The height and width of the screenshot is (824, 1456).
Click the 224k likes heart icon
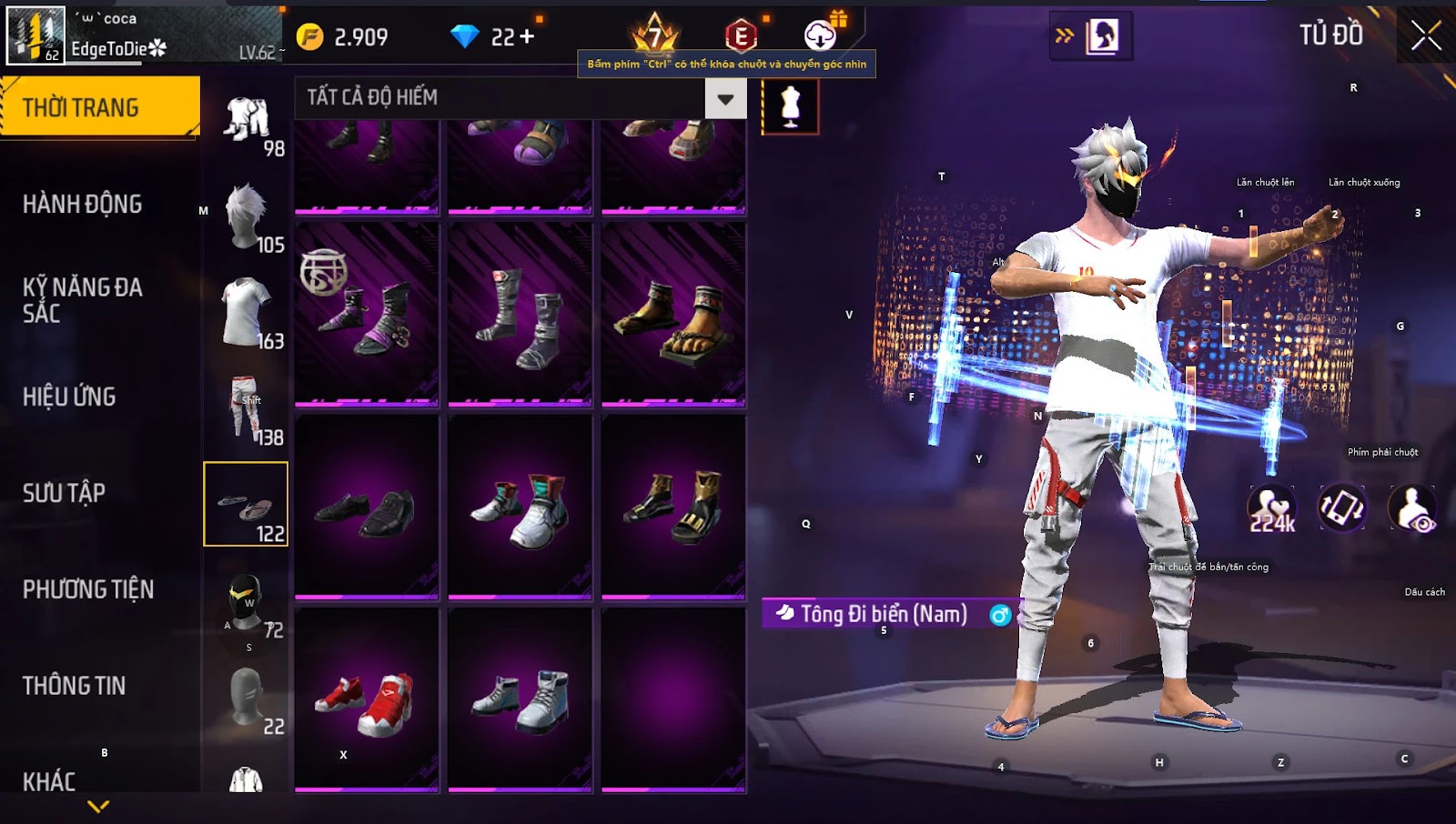coord(1271,507)
